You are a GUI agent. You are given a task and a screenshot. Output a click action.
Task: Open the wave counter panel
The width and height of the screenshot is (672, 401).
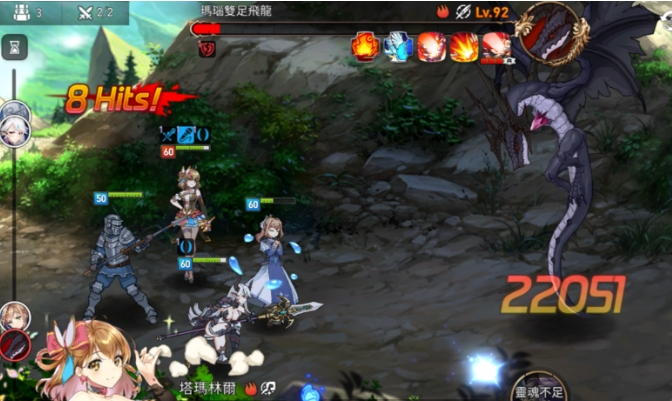click(26, 13)
